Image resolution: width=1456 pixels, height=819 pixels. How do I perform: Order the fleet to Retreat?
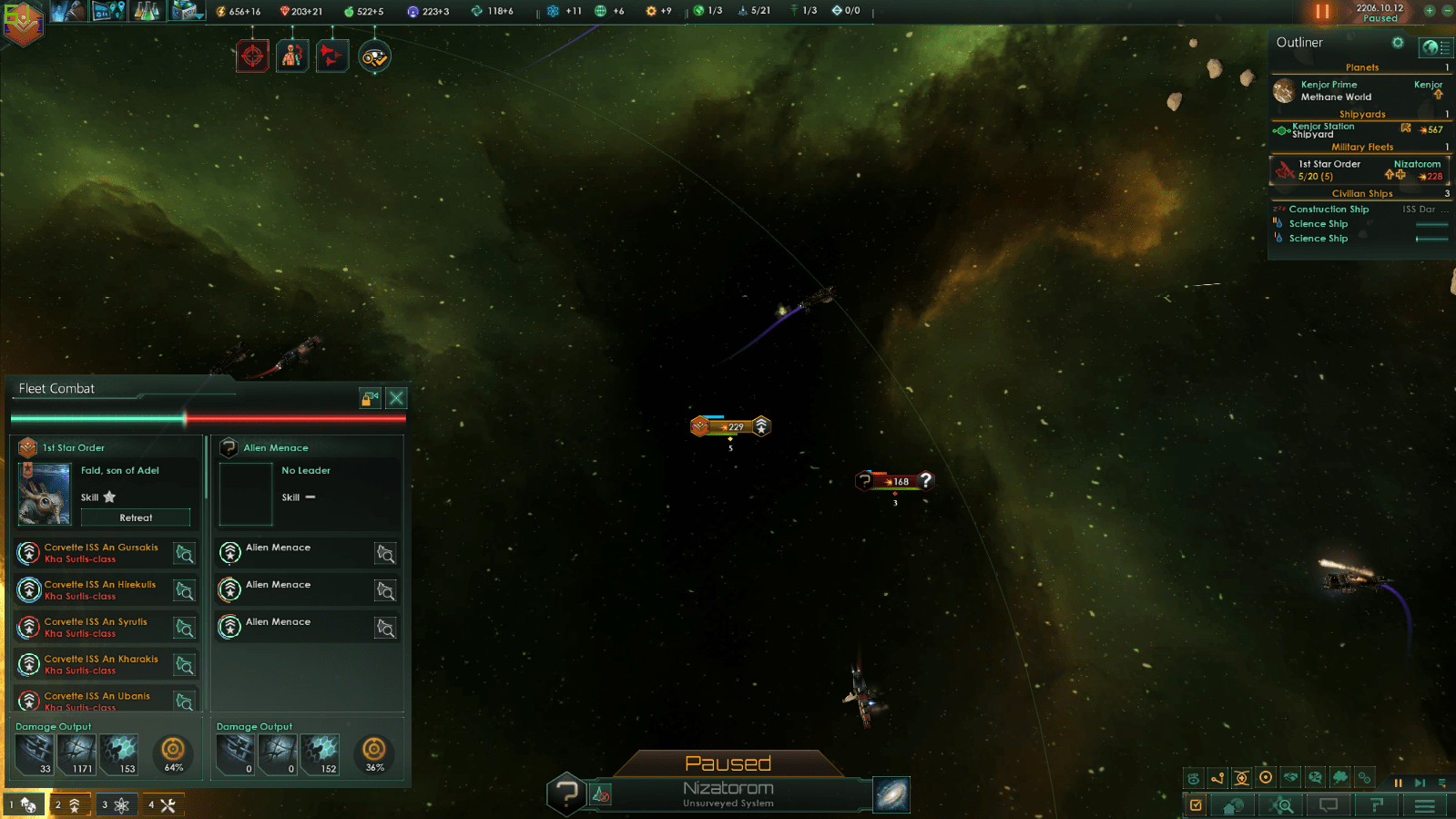[136, 517]
